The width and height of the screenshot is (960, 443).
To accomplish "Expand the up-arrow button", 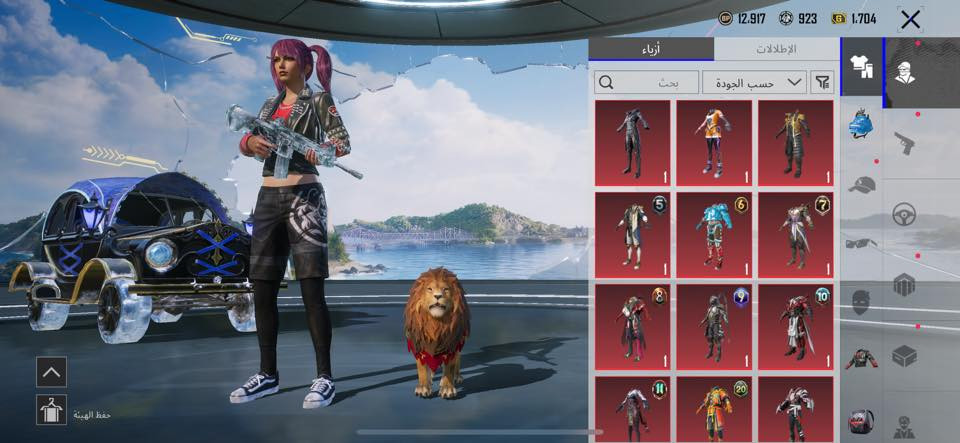I will 51,372.
